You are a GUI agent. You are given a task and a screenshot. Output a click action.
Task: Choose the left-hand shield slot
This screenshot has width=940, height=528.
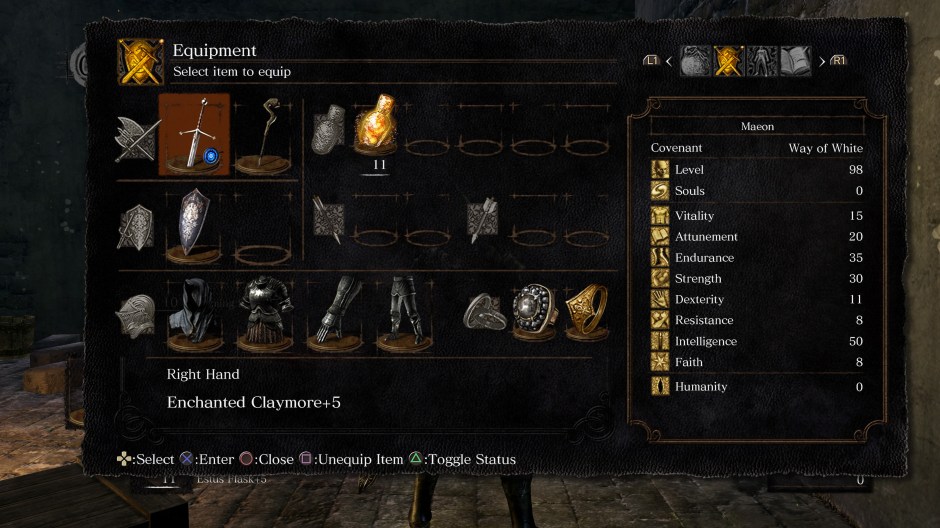pos(194,226)
